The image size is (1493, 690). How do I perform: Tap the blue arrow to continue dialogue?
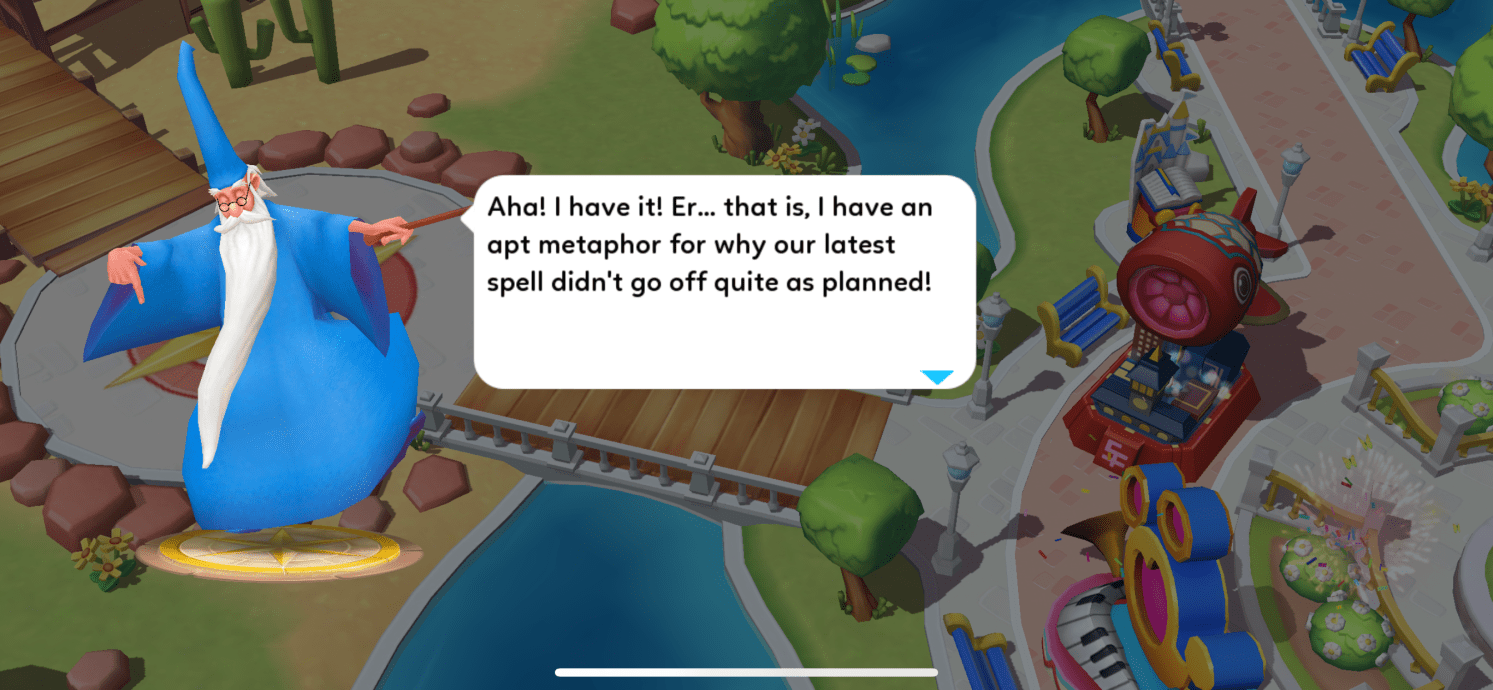click(937, 377)
